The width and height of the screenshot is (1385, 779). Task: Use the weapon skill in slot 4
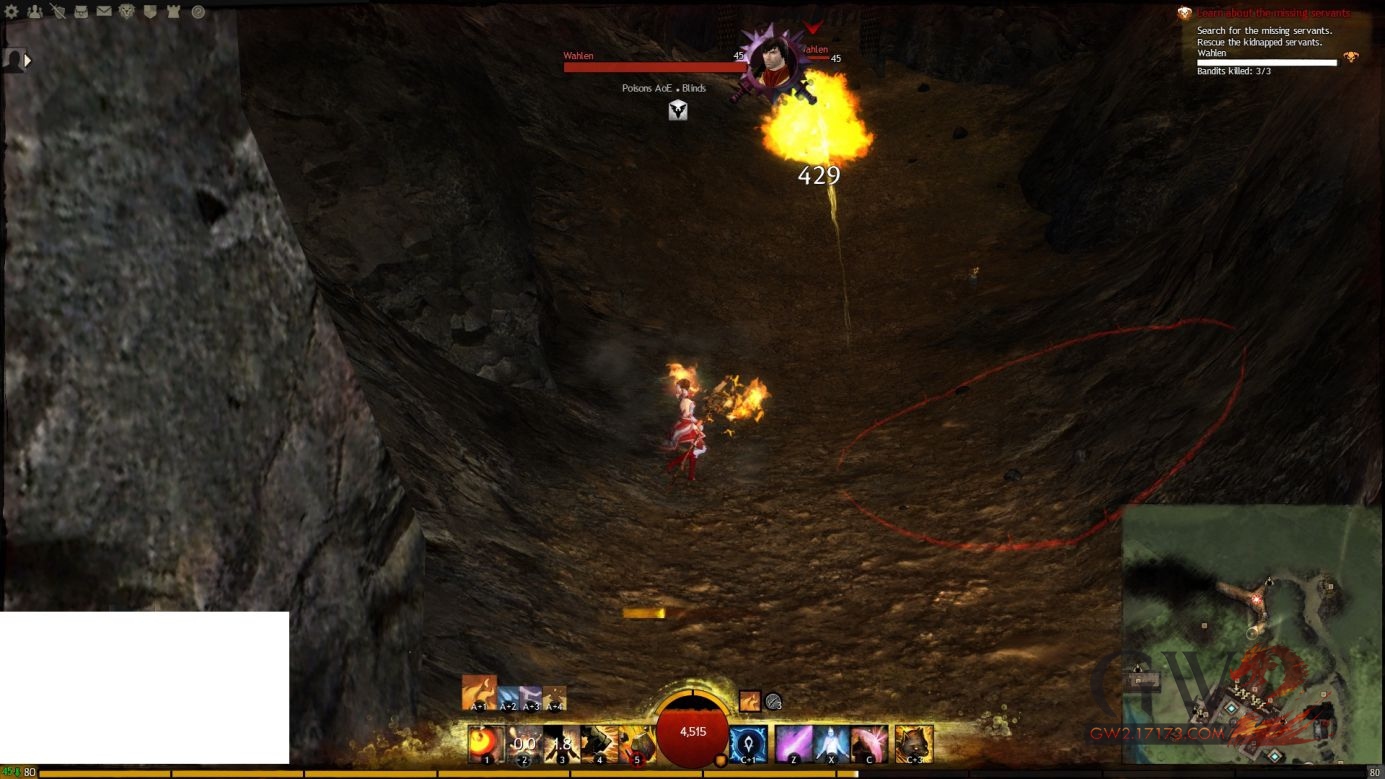point(599,744)
